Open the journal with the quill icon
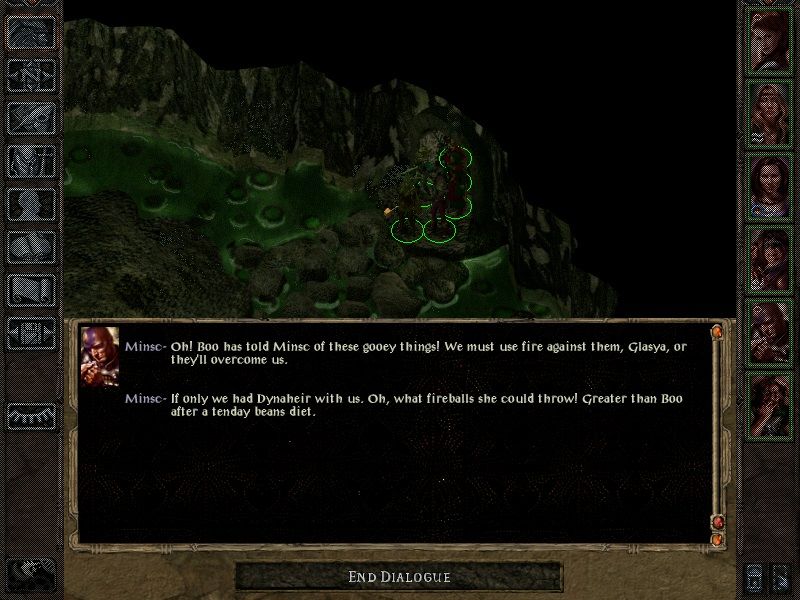Viewport: 800px width, 600px height. (x=31, y=118)
